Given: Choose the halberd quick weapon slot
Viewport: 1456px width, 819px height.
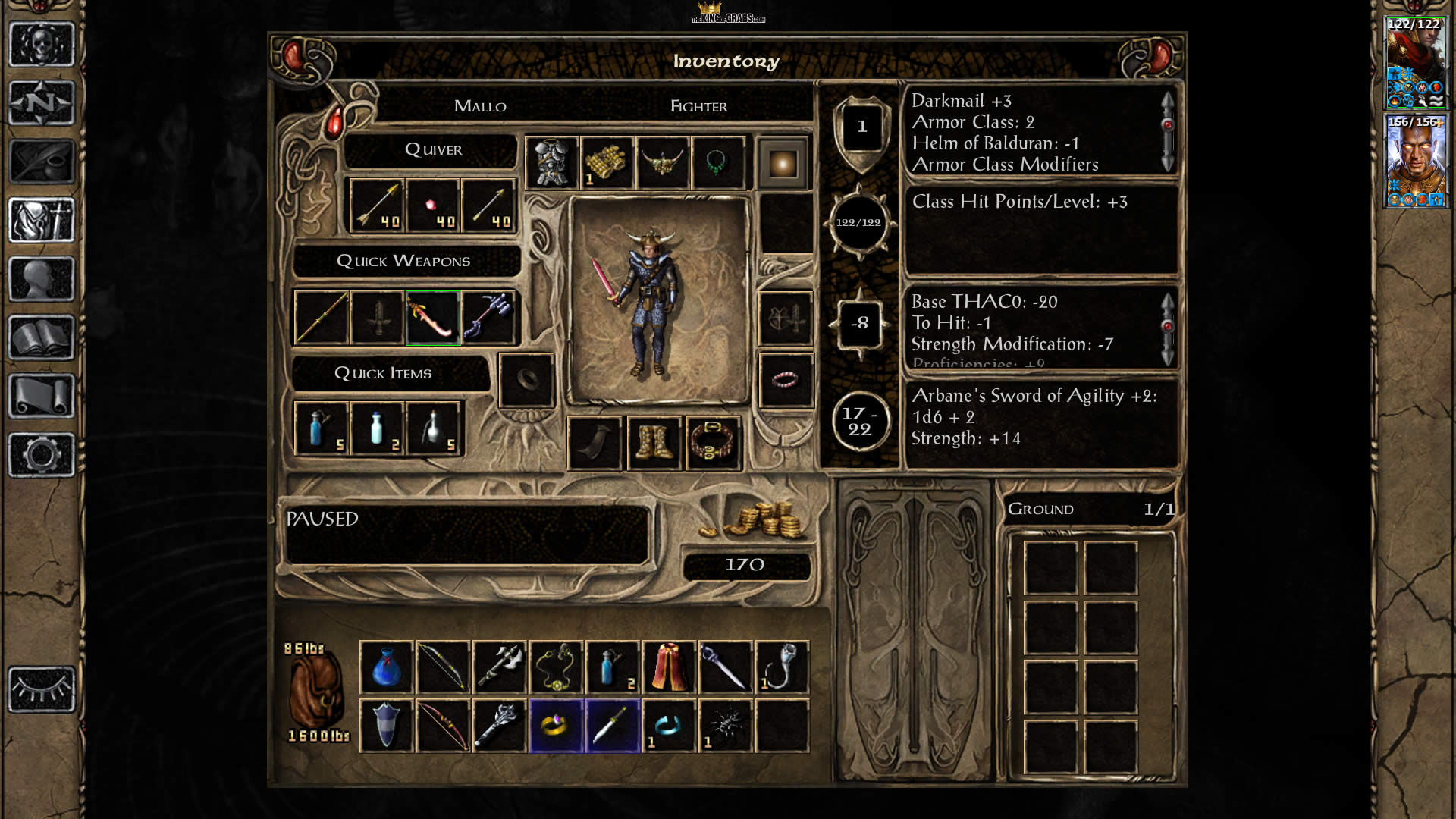Looking at the screenshot, I should pyautogui.click(x=489, y=318).
